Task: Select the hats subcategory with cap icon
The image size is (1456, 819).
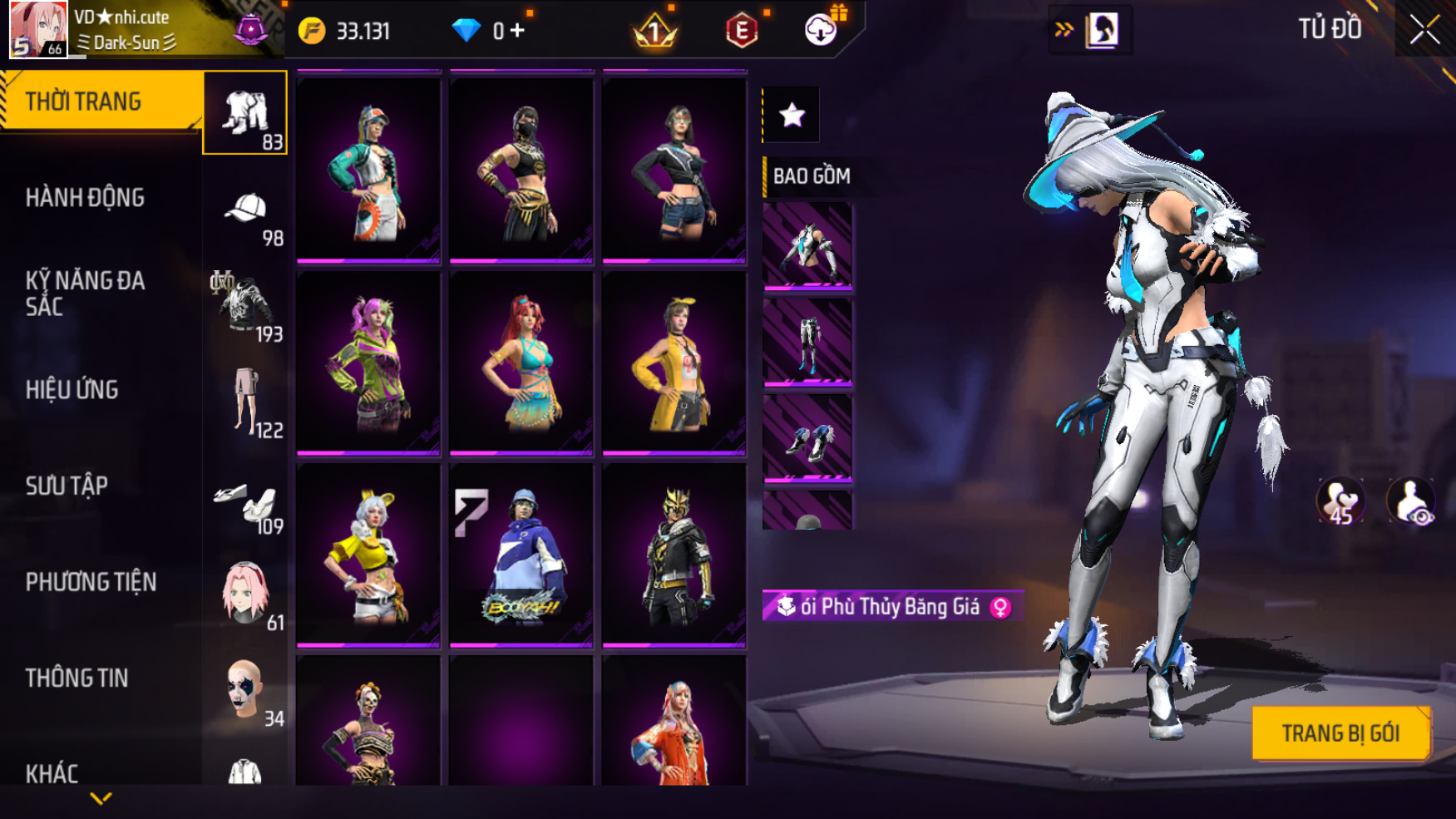Action: (x=246, y=210)
